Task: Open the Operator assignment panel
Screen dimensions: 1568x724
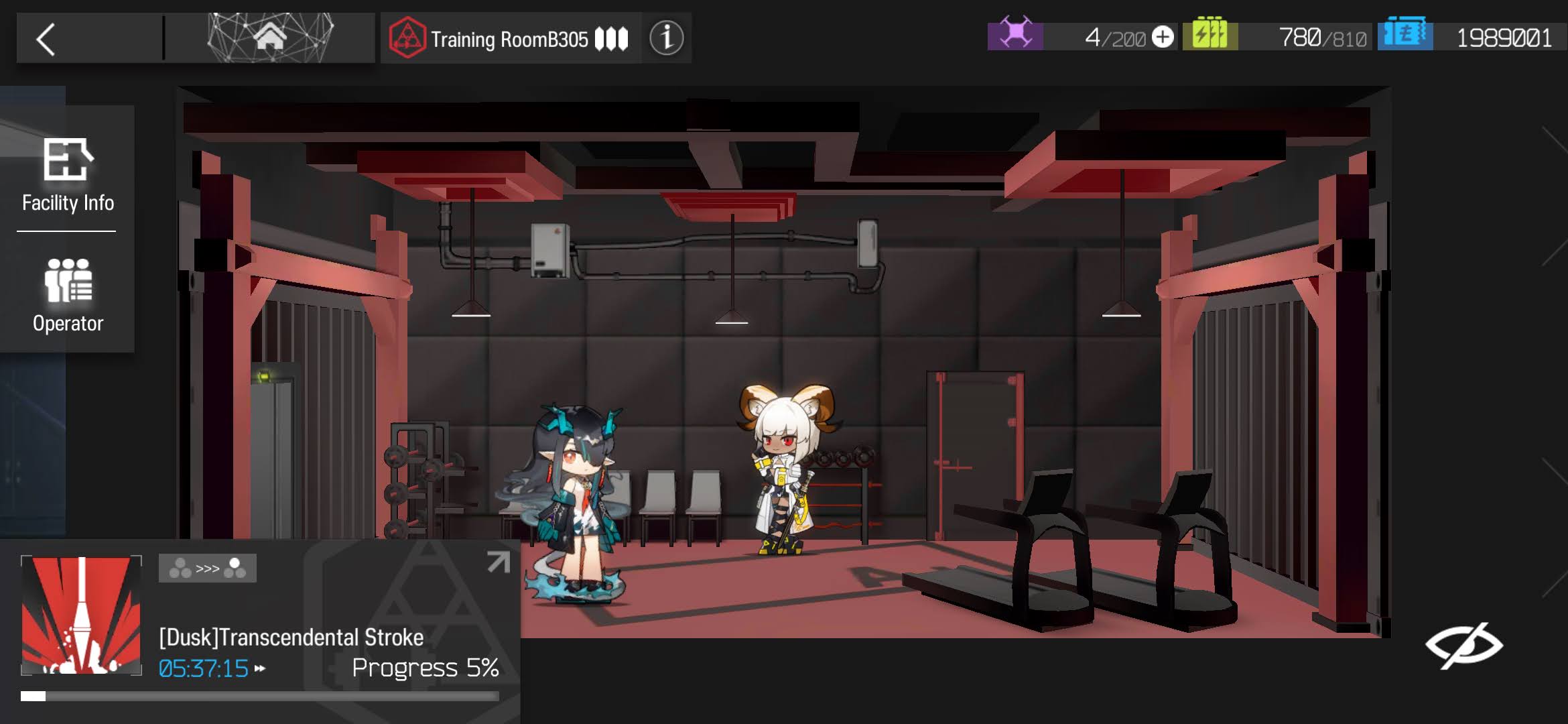Action: (x=68, y=295)
